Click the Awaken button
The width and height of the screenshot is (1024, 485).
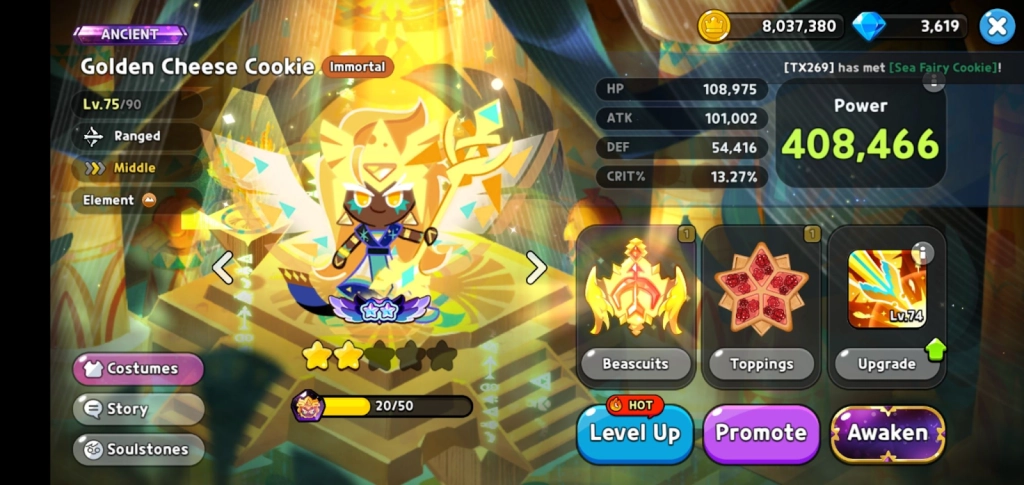[x=887, y=433]
